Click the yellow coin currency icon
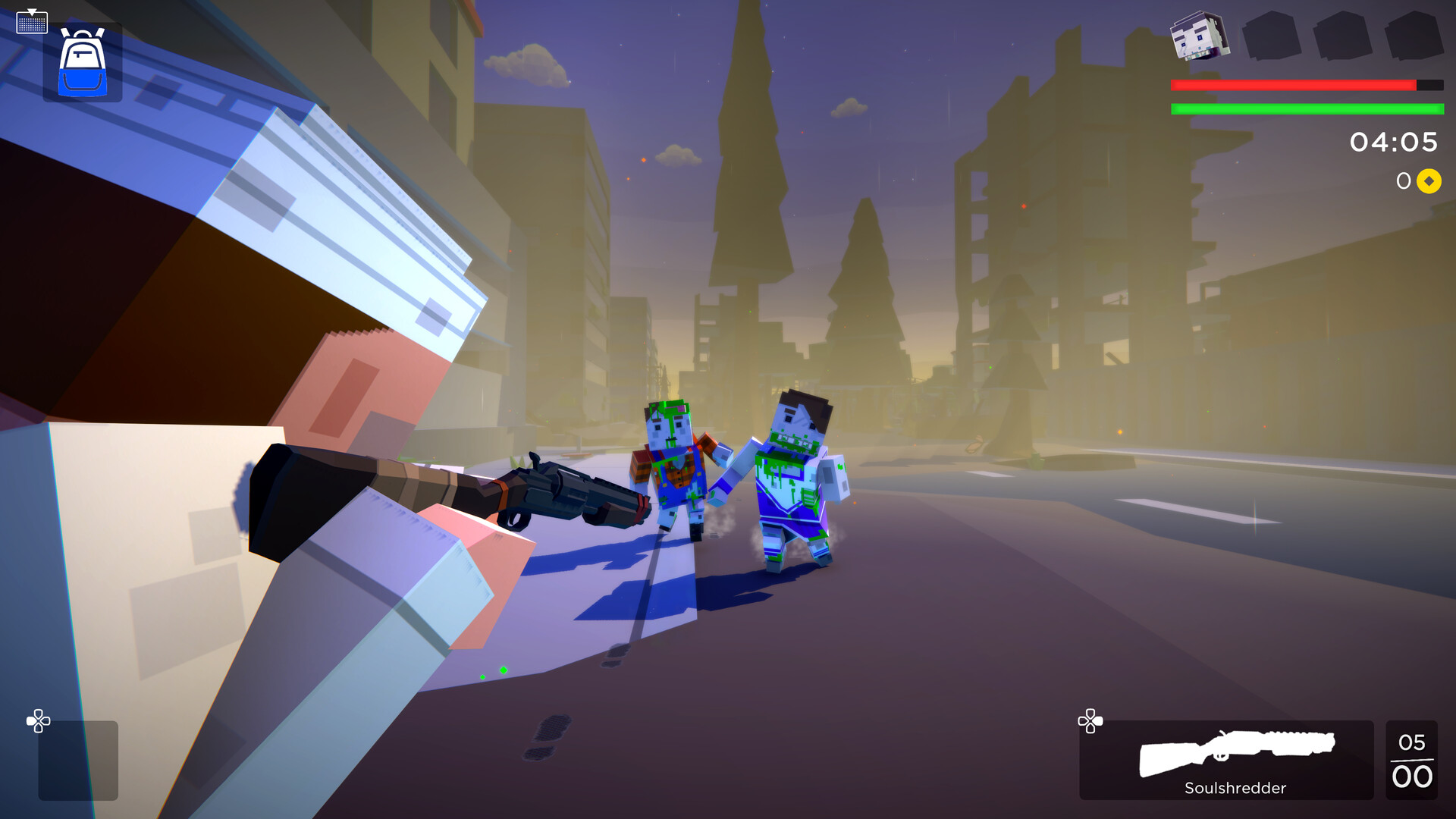1456x819 pixels. tap(1429, 181)
